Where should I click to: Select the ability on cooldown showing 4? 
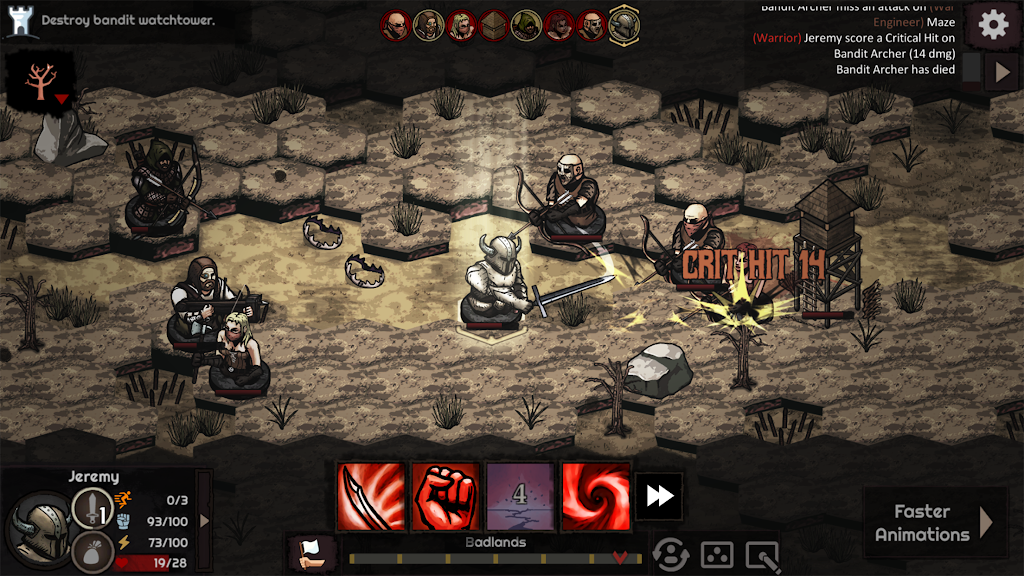(520, 496)
